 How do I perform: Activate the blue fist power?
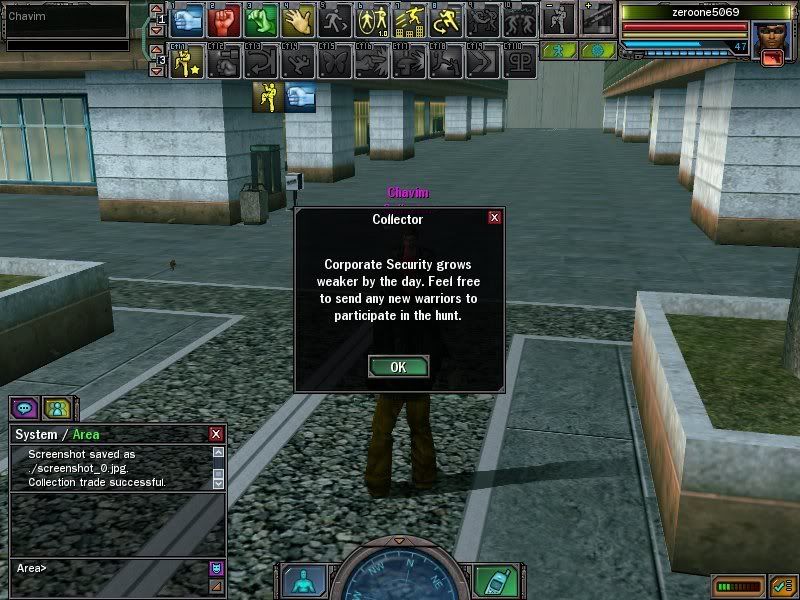tap(189, 20)
